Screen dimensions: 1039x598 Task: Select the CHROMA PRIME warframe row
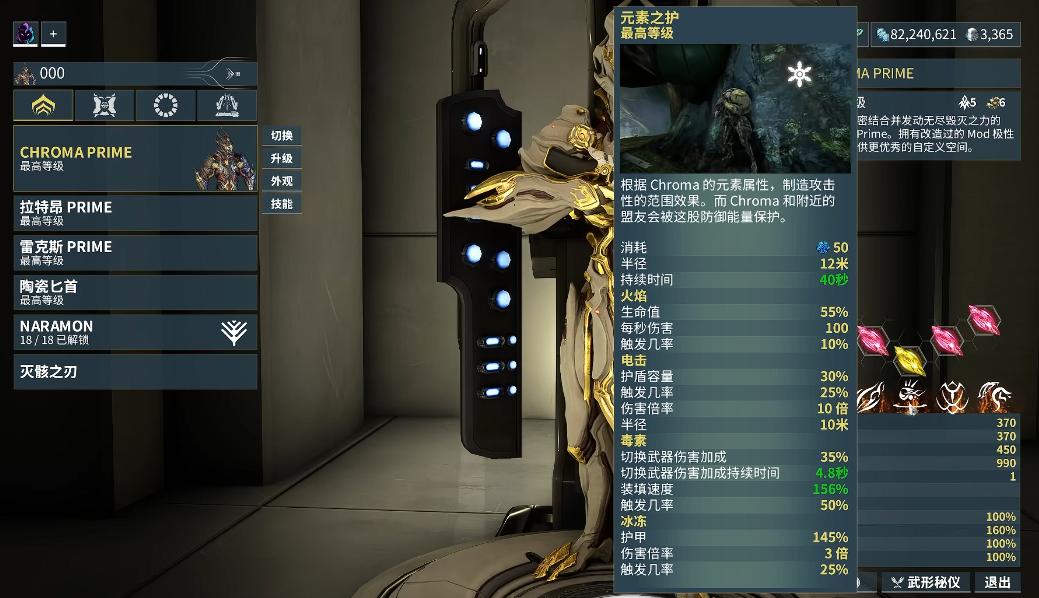135,158
